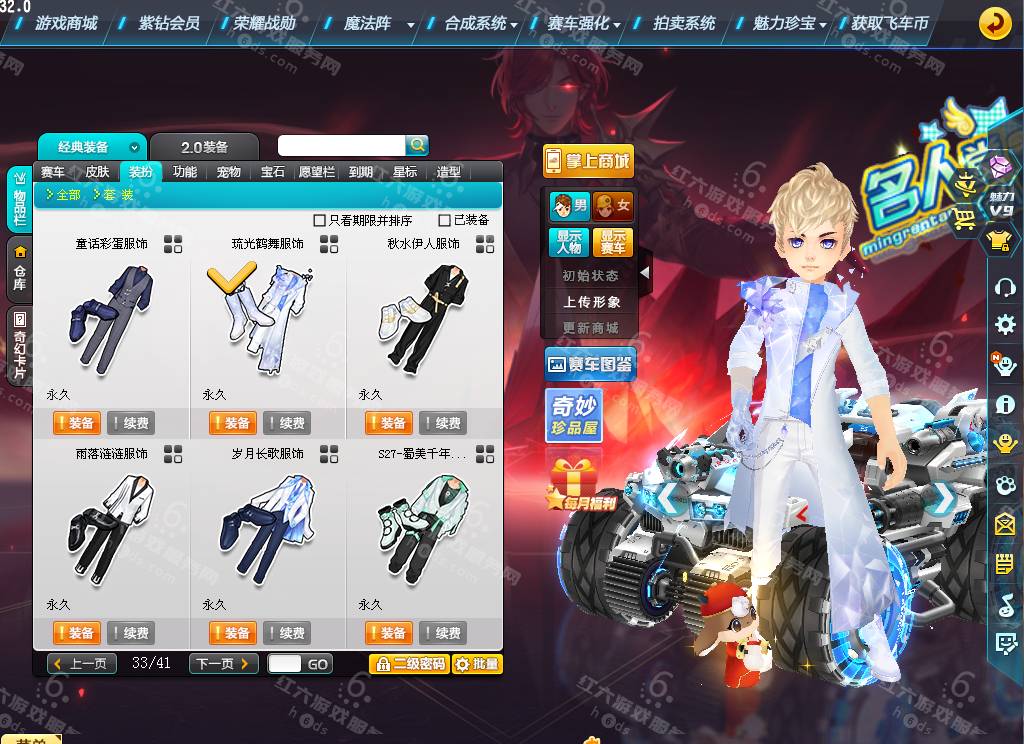Switch to the 2.0装备 tab

(204, 147)
